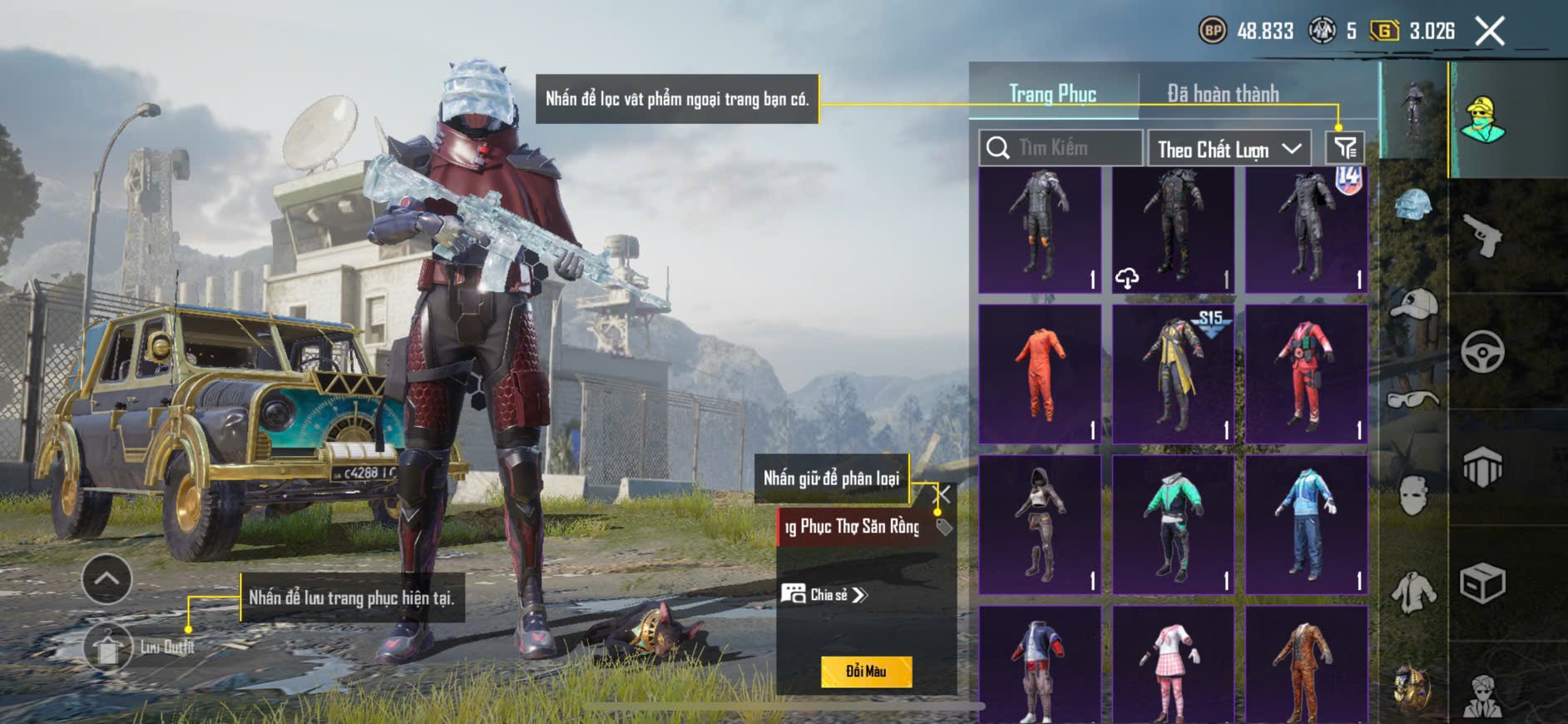The height and width of the screenshot is (724, 1568).
Task: Select the pink plaid skirt outfit
Action: [1173, 666]
